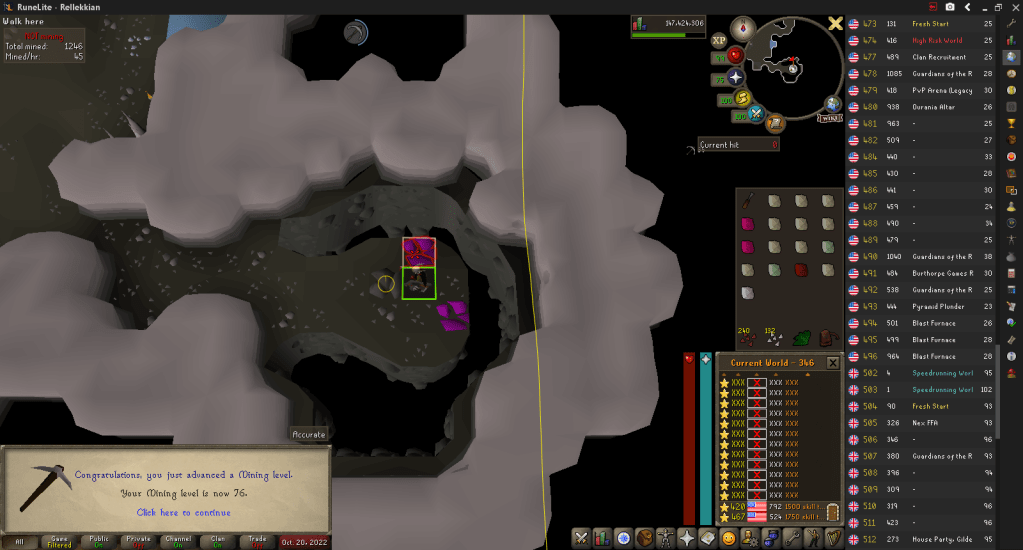This screenshot has height=550, width=1023.
Task: Click here to continue the level-up dialogue
Action: point(183,512)
